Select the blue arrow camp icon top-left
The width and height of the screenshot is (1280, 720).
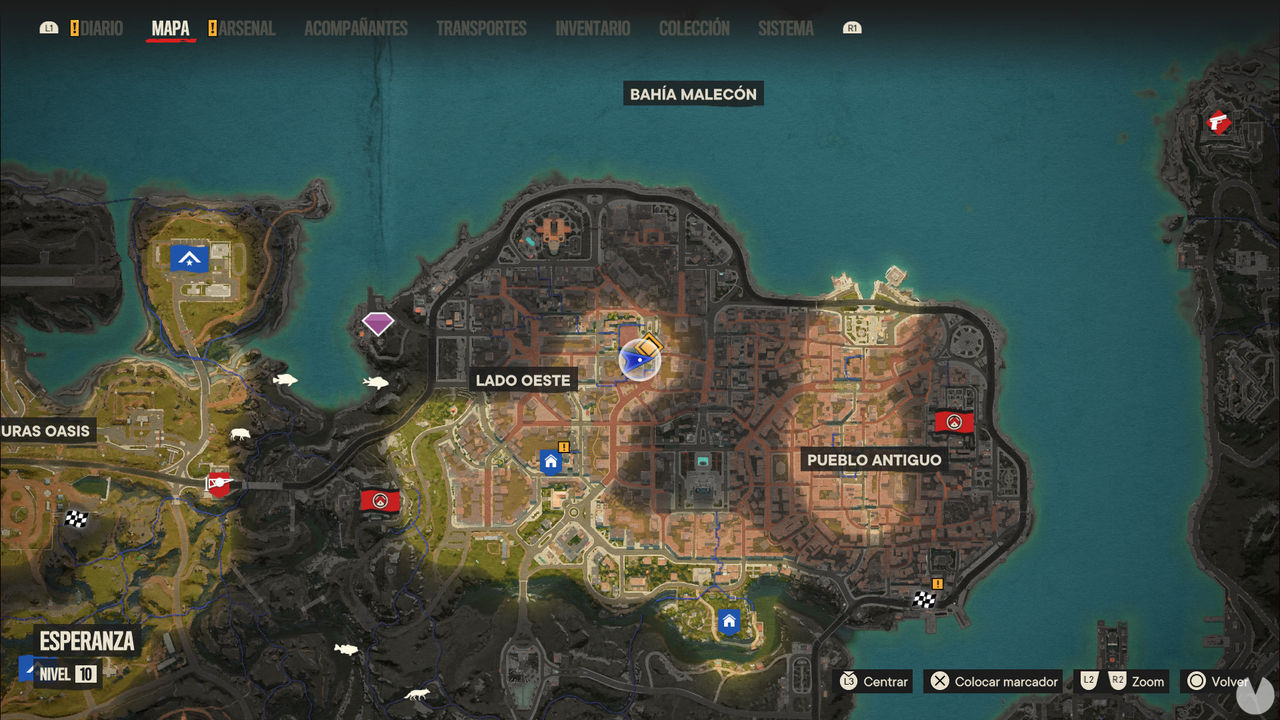click(190, 258)
